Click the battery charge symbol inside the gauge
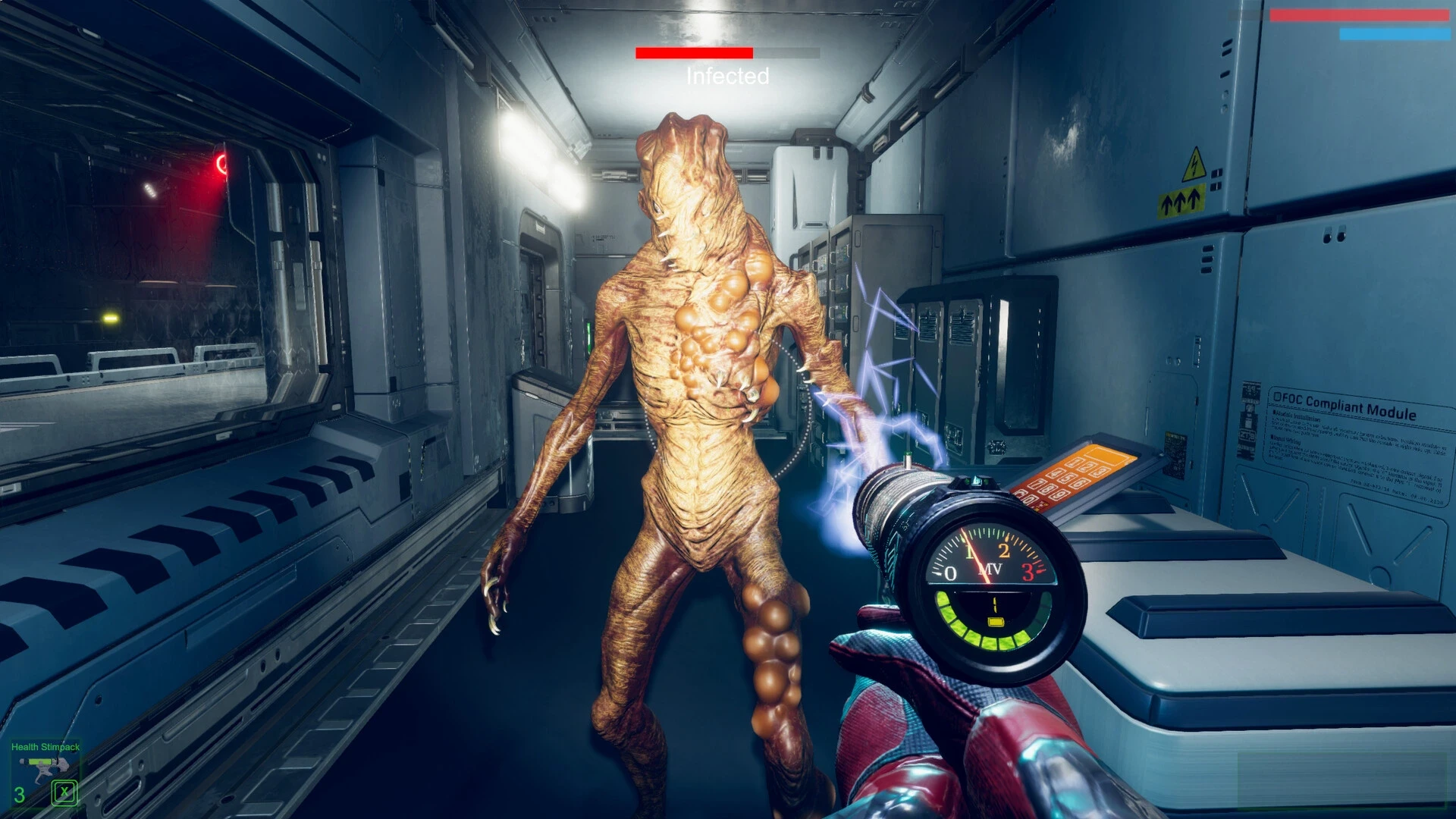 pyautogui.click(x=995, y=622)
